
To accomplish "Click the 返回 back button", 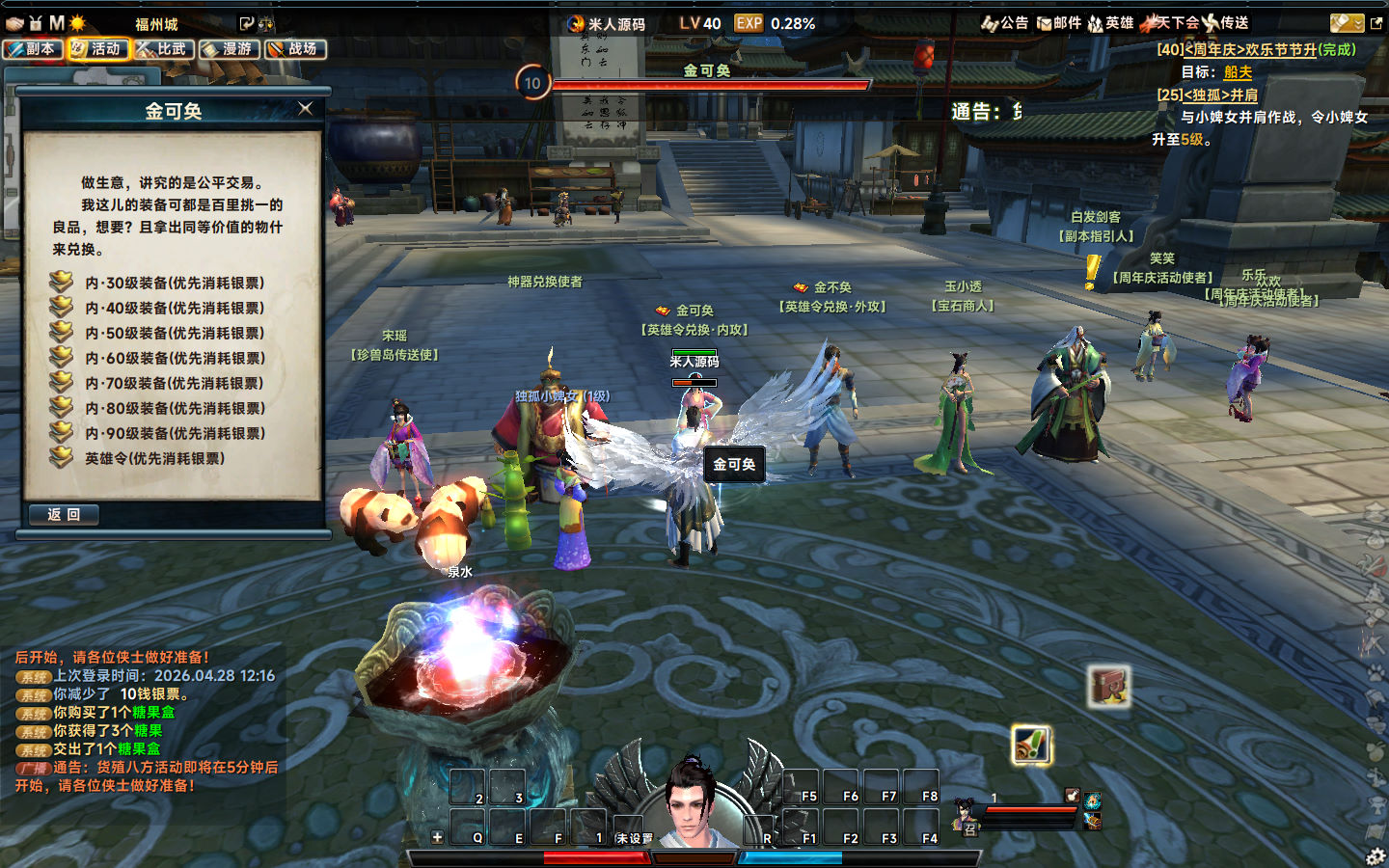I will pos(64,515).
